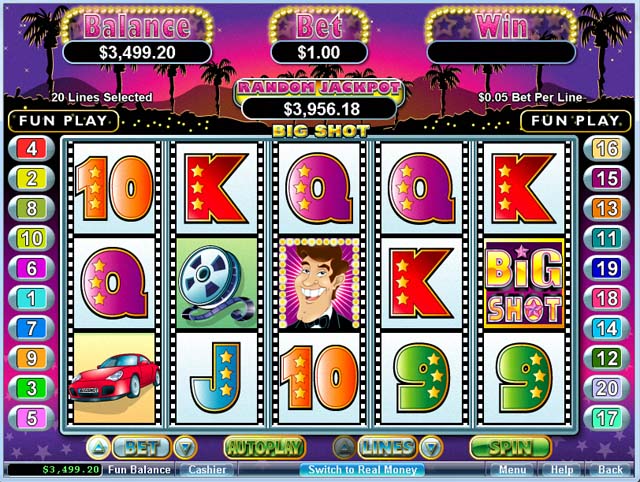Activate payline number 17 marker
Viewport: 640px width, 482px height.
[x=607, y=418]
